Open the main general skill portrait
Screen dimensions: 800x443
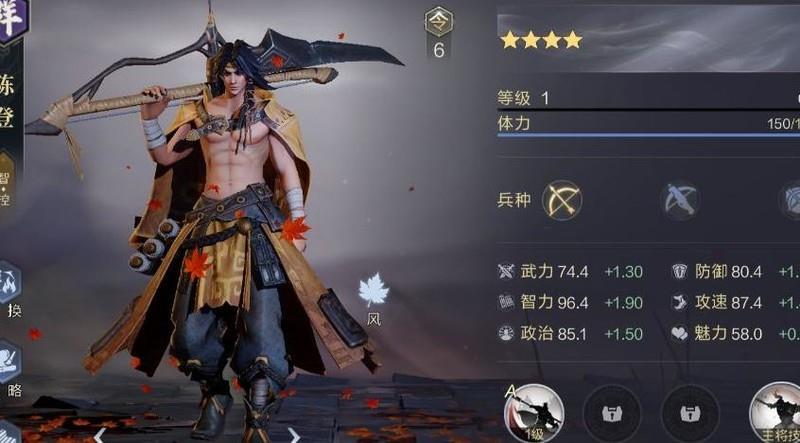pyautogui.click(x=778, y=412)
